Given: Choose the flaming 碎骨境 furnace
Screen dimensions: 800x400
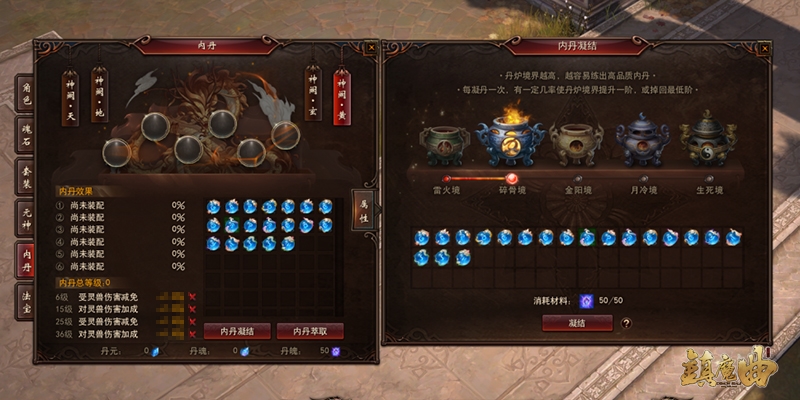Looking at the screenshot, I should [510, 143].
